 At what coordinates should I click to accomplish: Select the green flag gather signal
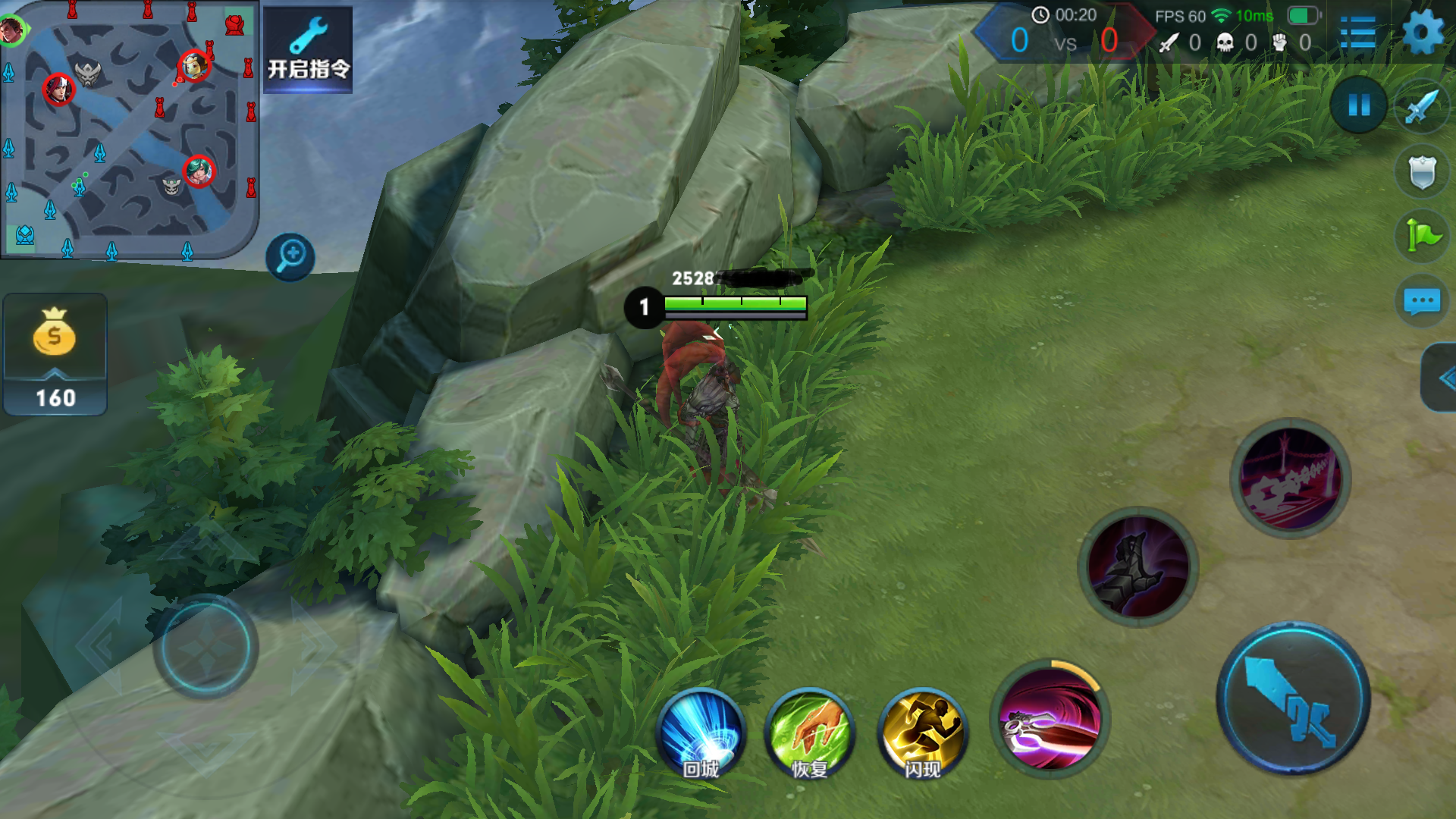tap(1422, 236)
